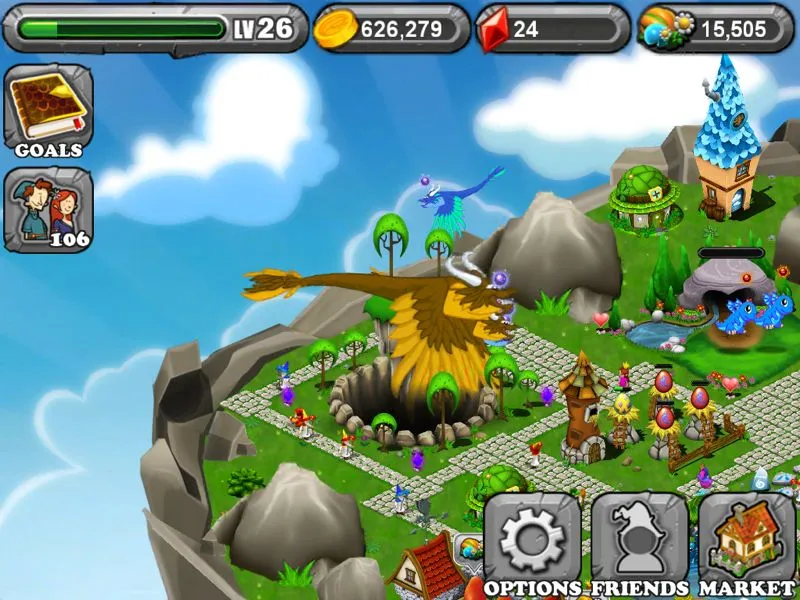Tap the gold coin counter
Viewport: 800px width, 600px height.
391,29
